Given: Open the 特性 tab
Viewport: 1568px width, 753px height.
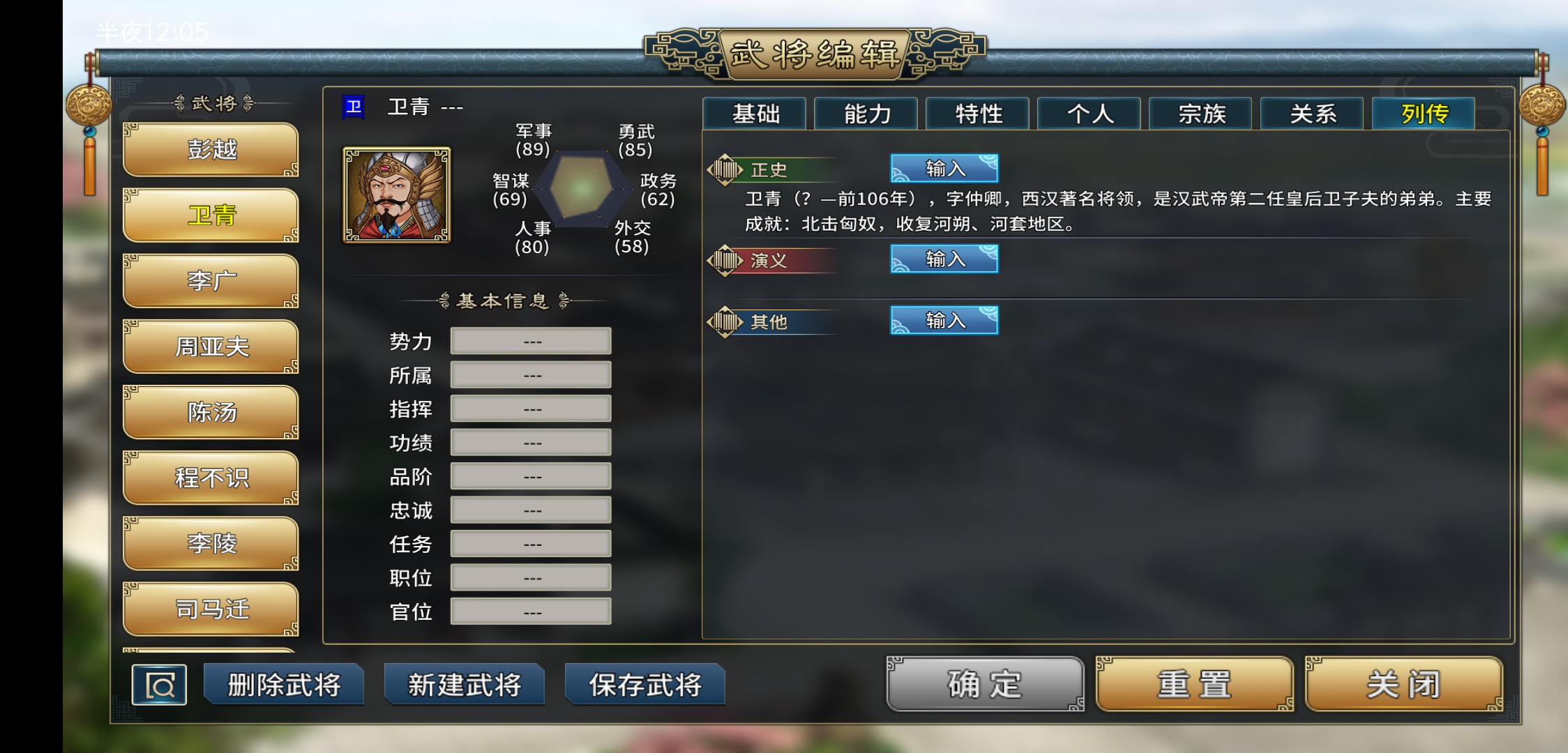Looking at the screenshot, I should (x=977, y=114).
